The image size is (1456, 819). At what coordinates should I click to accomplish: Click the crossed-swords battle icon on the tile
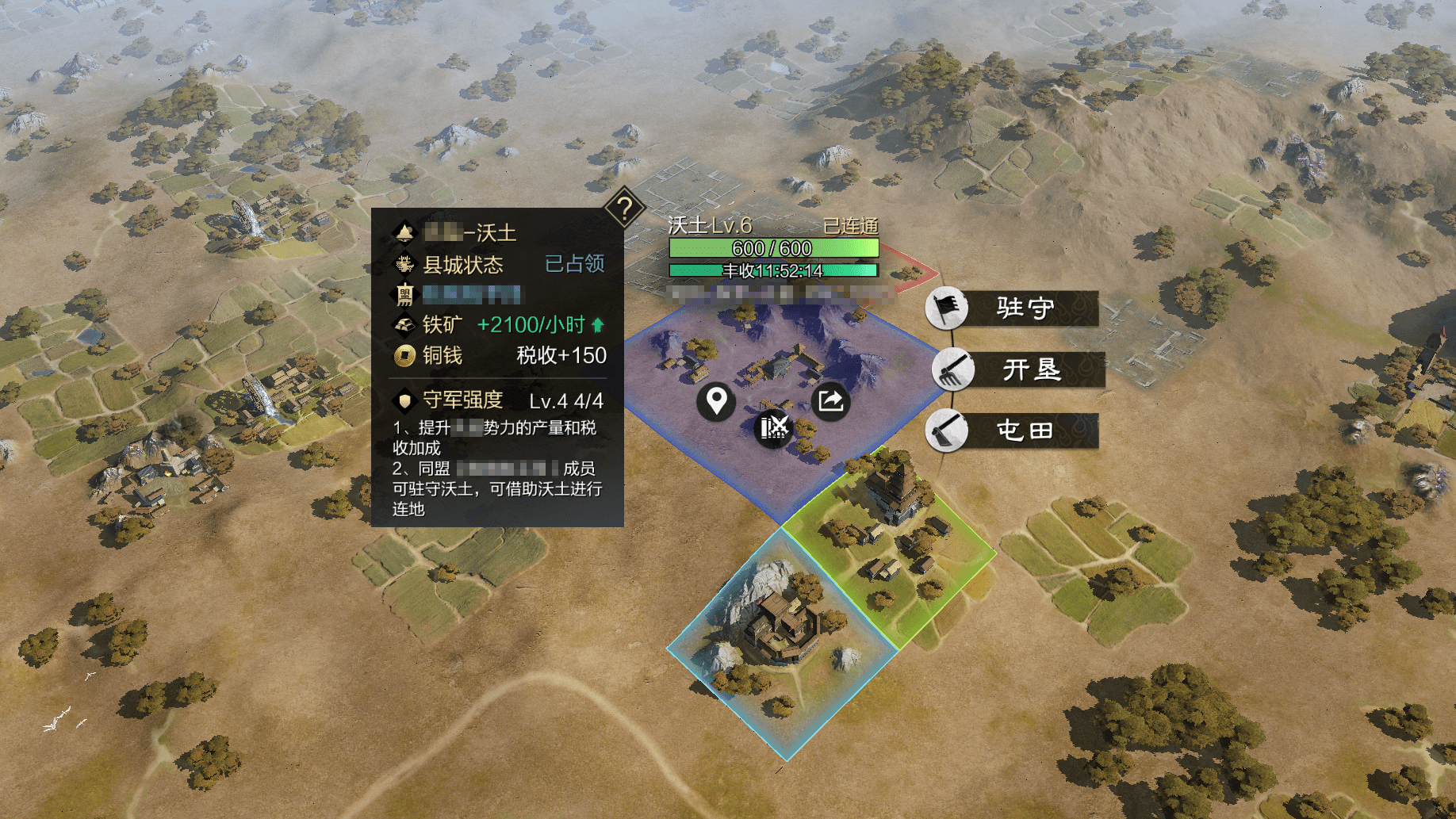click(773, 429)
